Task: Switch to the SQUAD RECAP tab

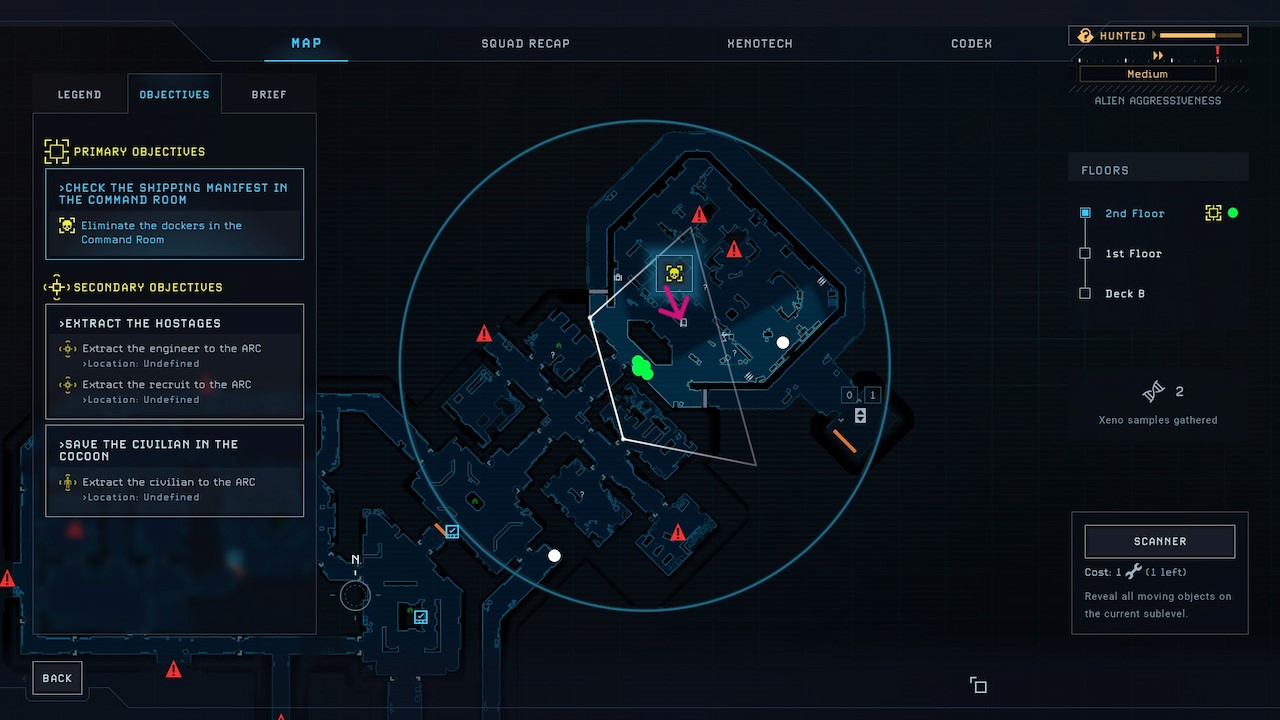Action: pyautogui.click(x=525, y=43)
